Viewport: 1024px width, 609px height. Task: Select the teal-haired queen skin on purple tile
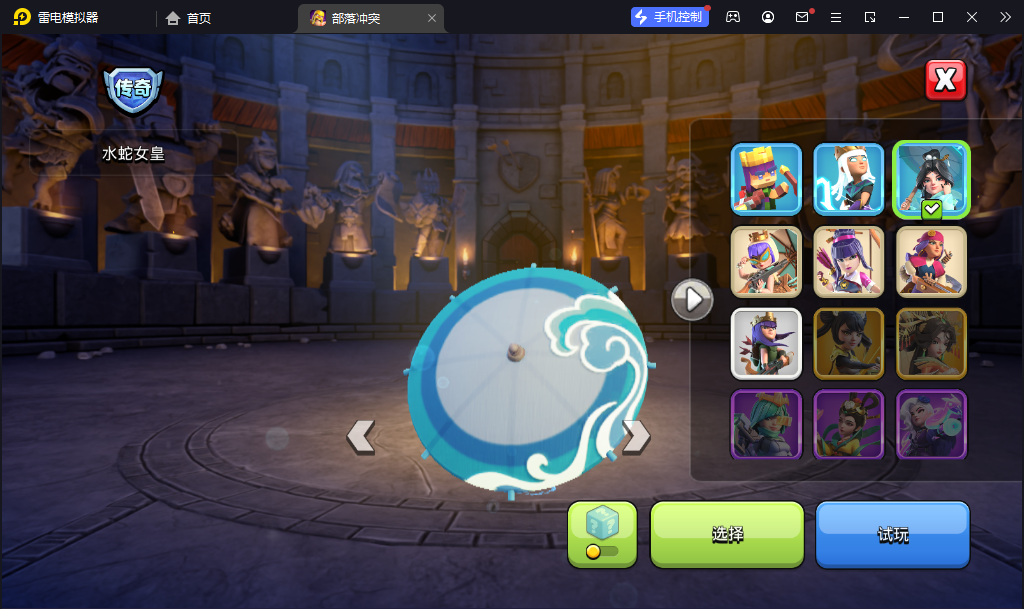coord(766,425)
